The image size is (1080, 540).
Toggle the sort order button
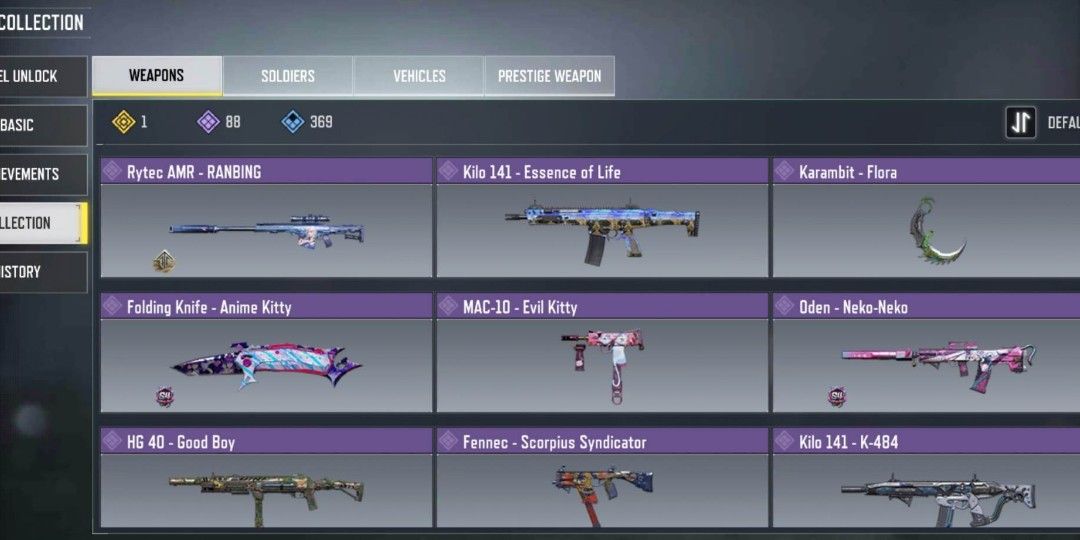tap(1021, 123)
